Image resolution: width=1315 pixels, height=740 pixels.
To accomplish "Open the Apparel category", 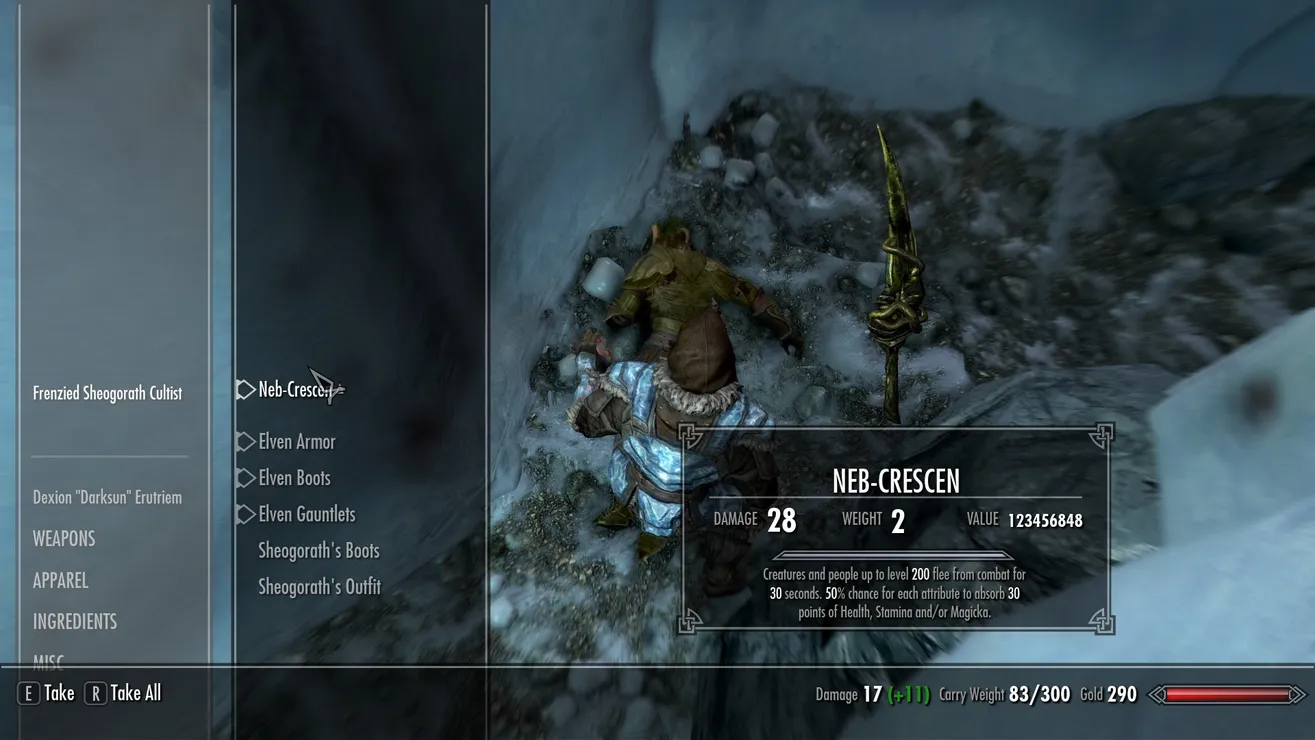I will (60, 580).
